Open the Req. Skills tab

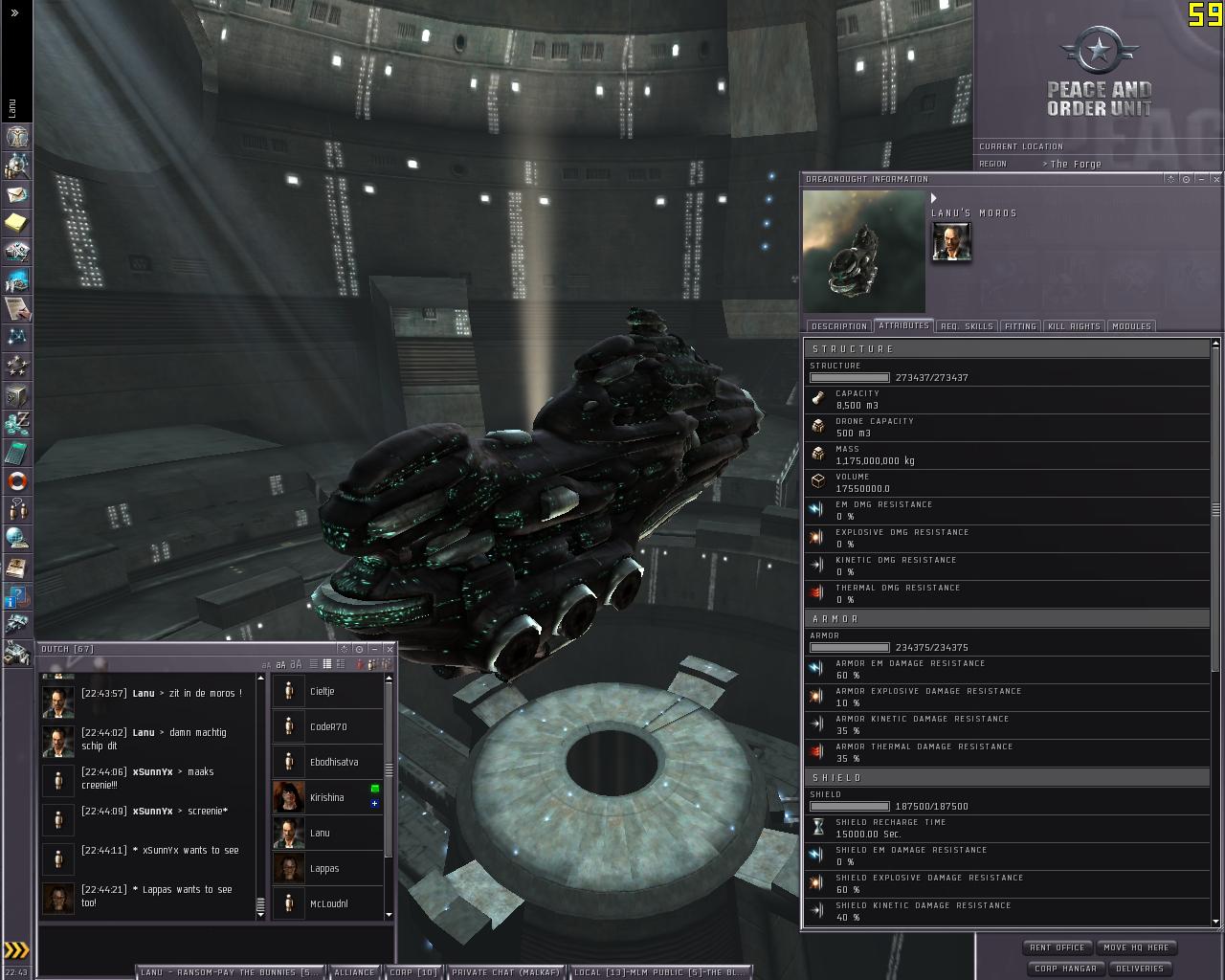pos(967,326)
